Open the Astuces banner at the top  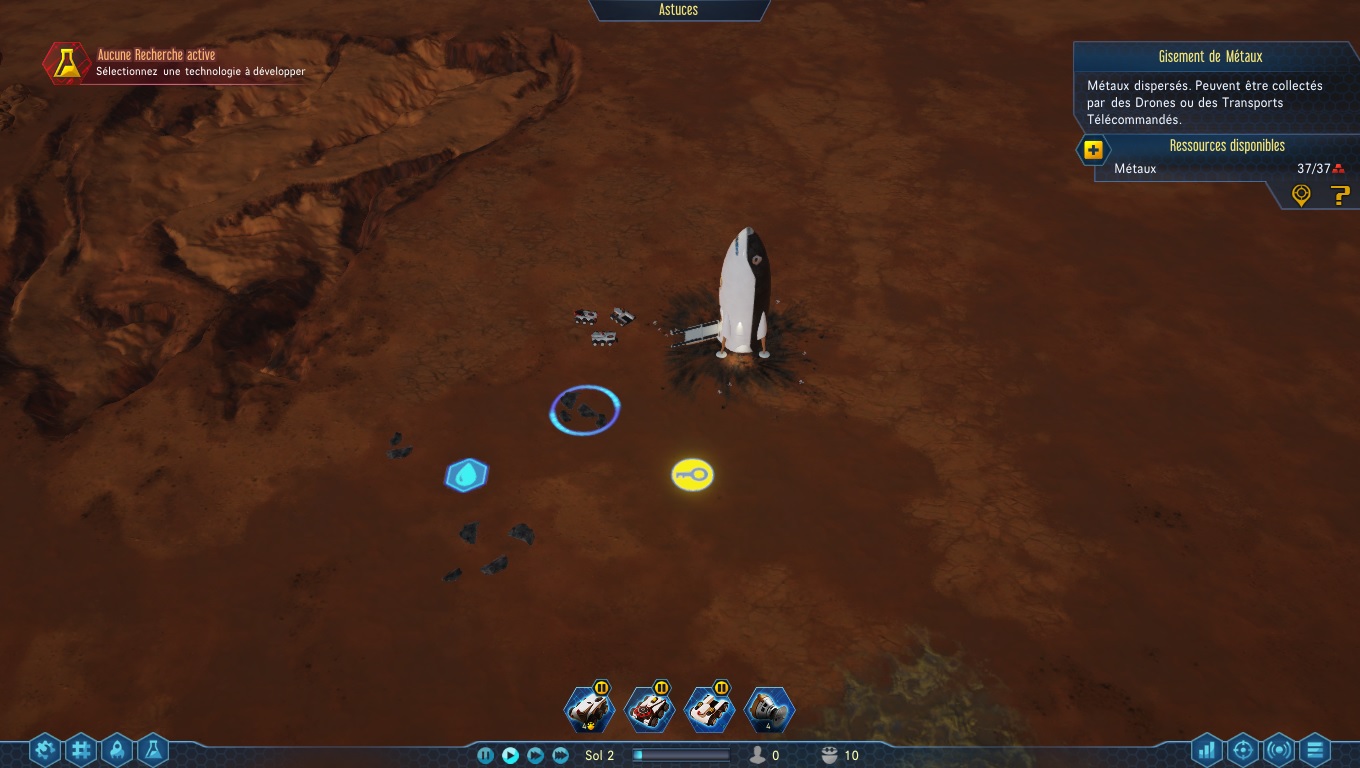click(x=678, y=10)
